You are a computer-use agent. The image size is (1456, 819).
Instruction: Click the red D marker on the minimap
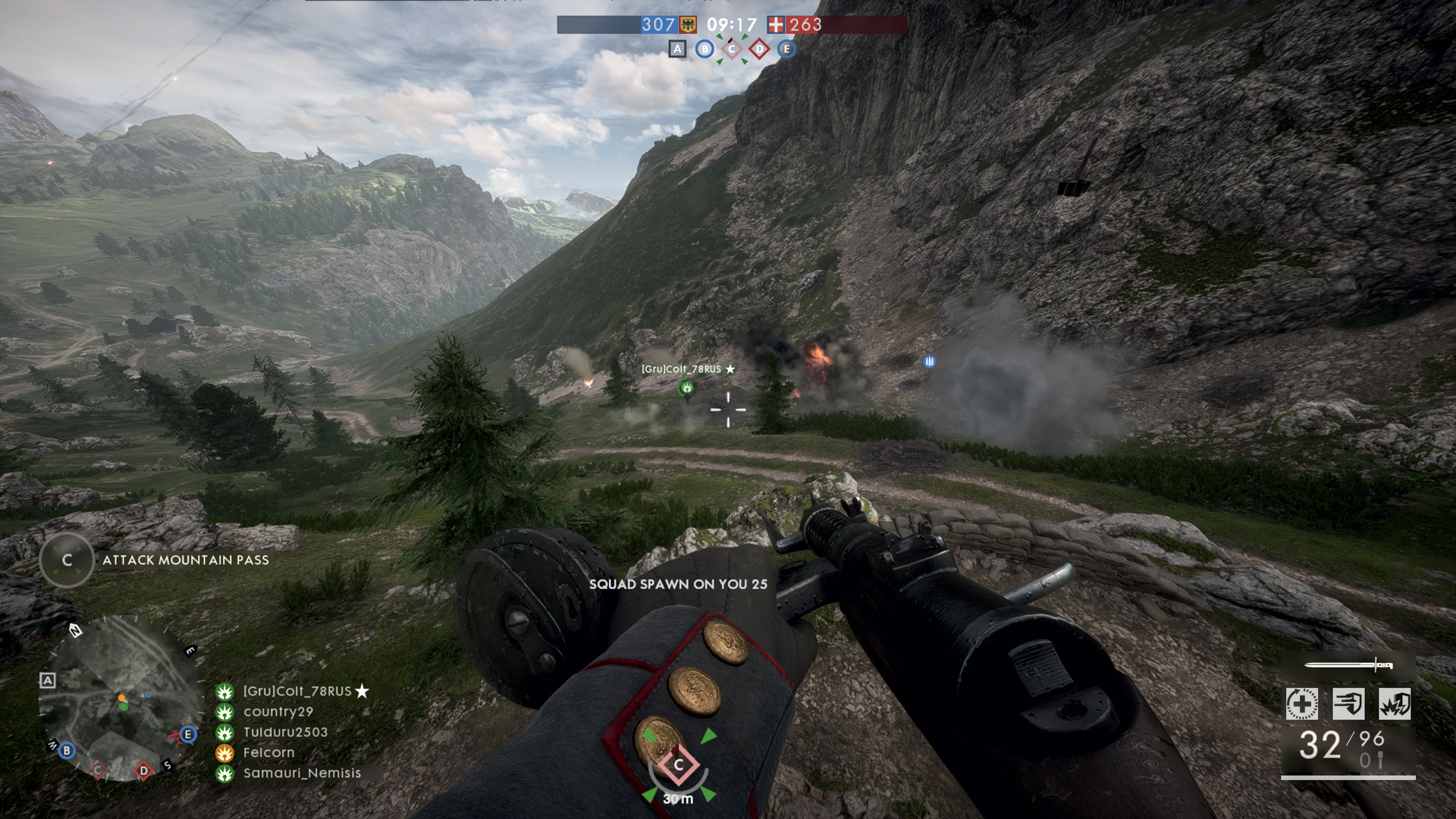point(143,770)
